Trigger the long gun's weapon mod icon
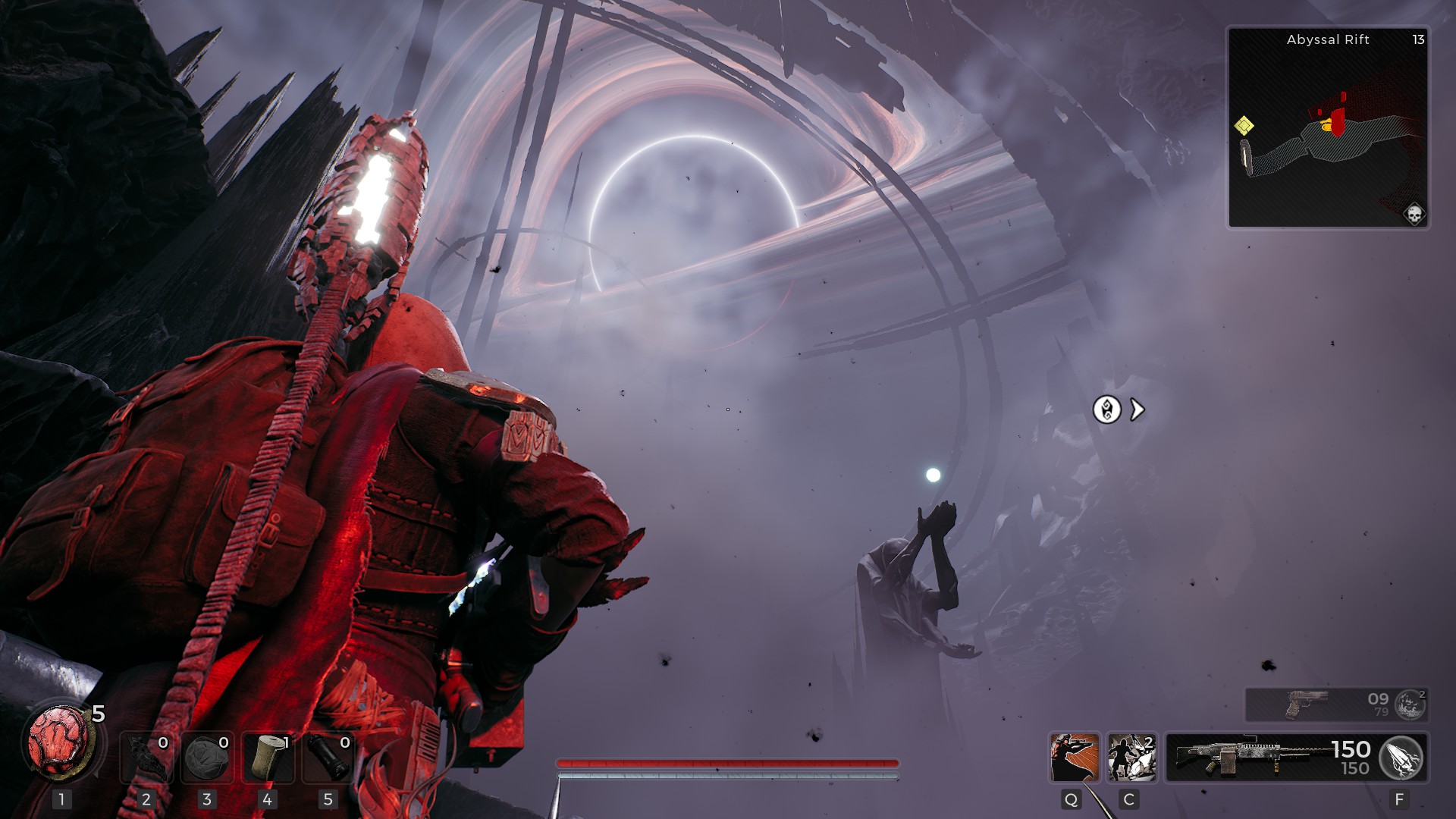This screenshot has height=819, width=1456. pyautogui.click(x=1401, y=758)
